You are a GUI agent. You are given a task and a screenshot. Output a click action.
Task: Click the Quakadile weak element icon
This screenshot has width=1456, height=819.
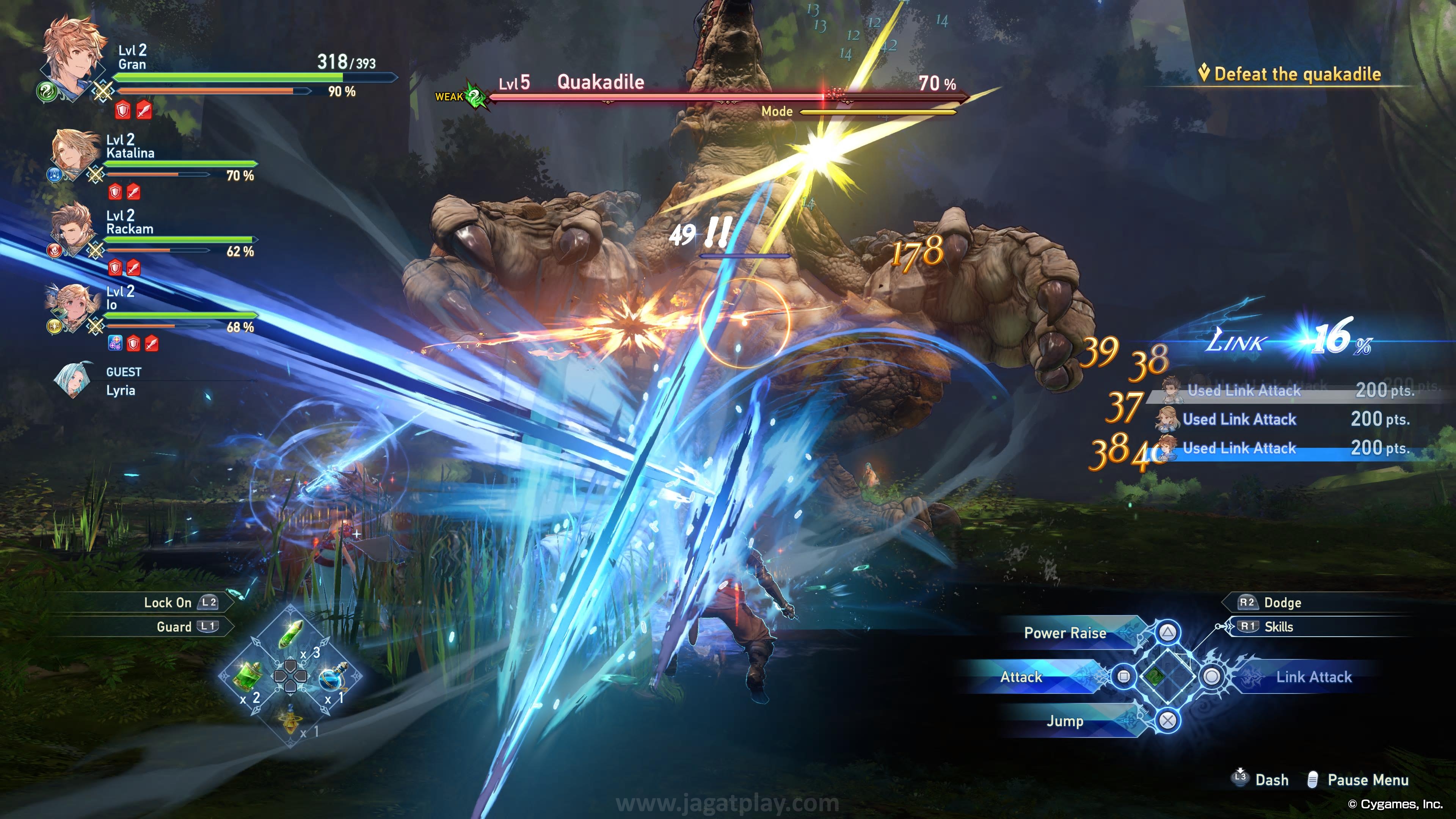coord(477,97)
